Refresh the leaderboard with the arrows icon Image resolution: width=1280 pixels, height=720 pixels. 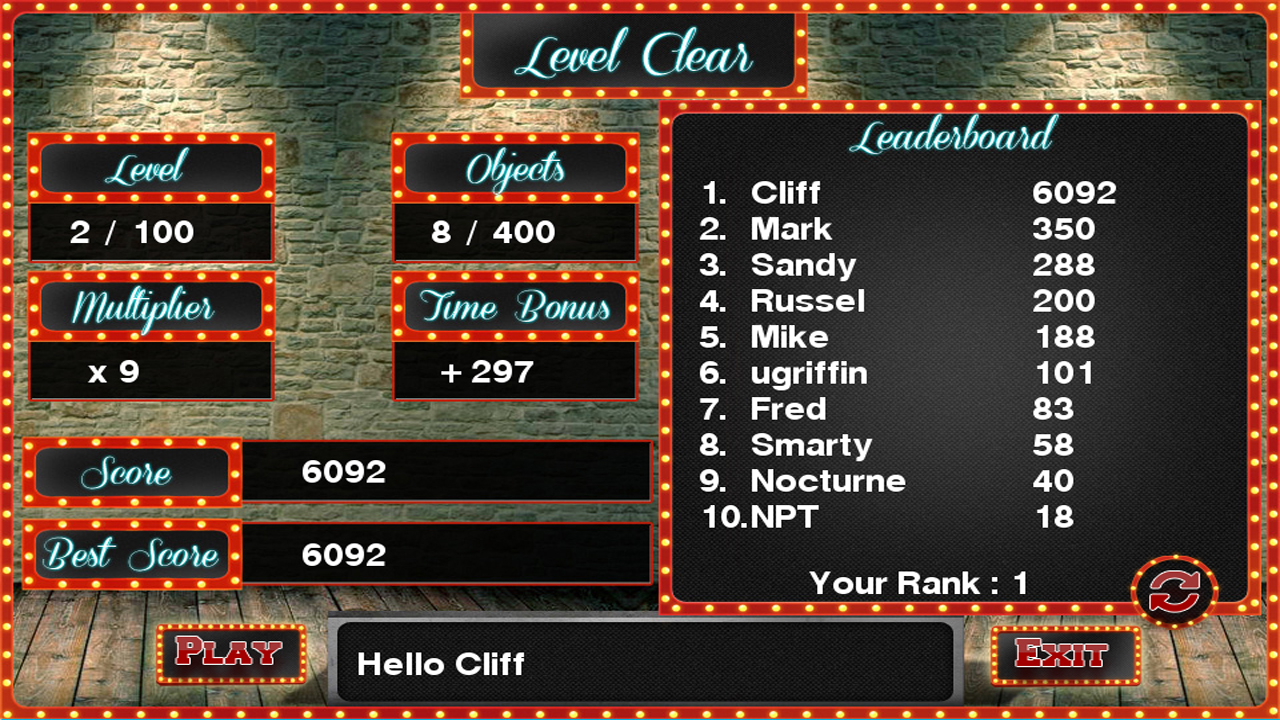(1174, 592)
